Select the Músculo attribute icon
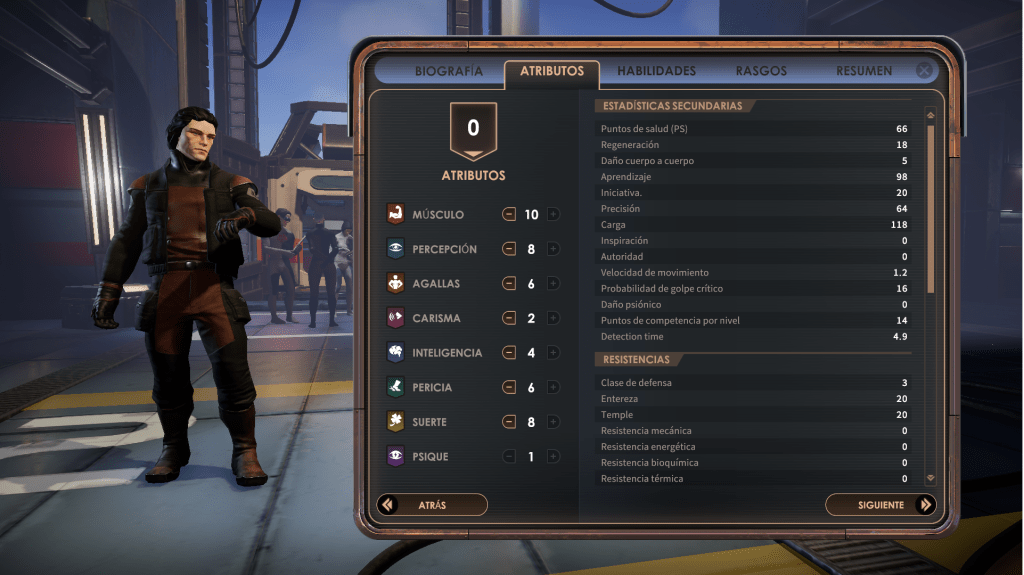Screen dimensions: 1024x575 [x=395, y=214]
